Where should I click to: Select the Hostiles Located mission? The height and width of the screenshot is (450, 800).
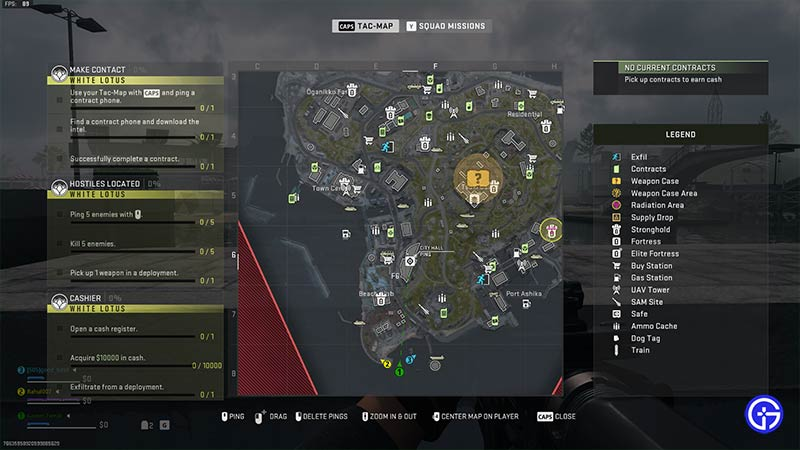pos(104,184)
